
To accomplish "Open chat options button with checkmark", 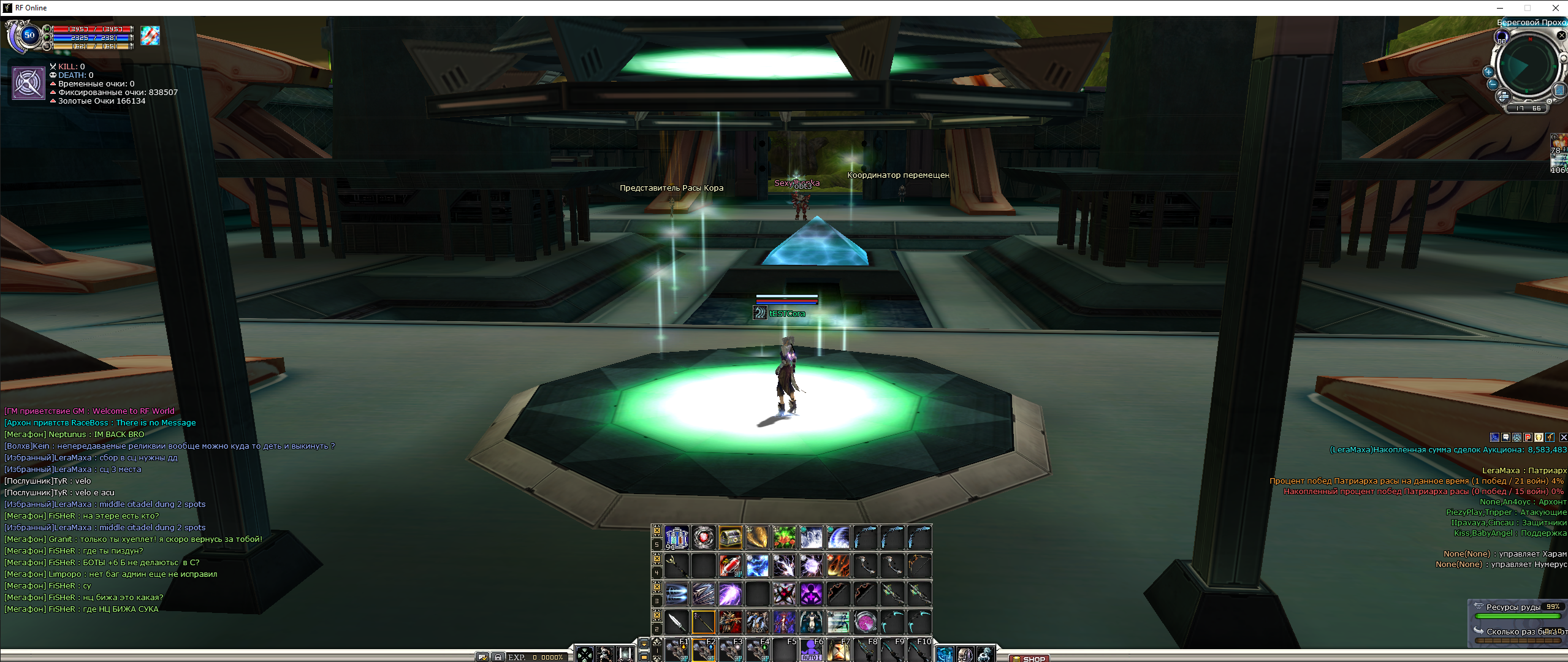I will [x=482, y=657].
